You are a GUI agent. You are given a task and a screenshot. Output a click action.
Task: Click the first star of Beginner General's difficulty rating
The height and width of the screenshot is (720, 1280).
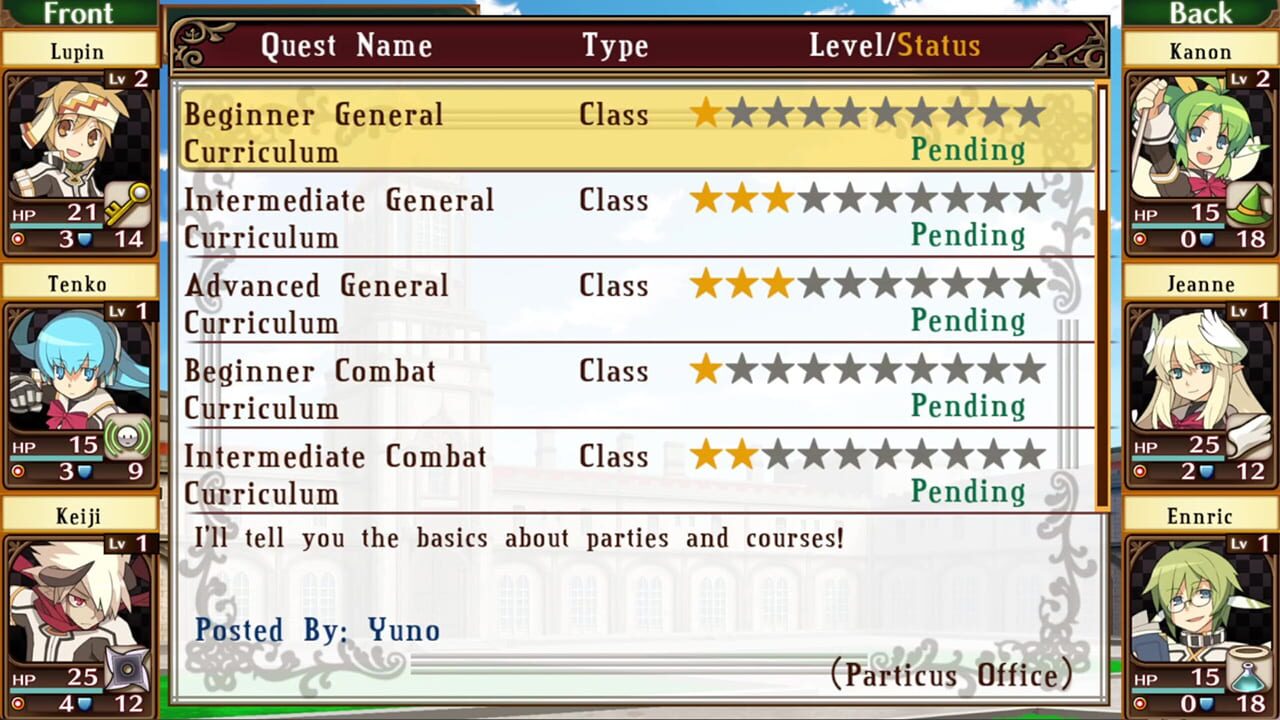706,114
